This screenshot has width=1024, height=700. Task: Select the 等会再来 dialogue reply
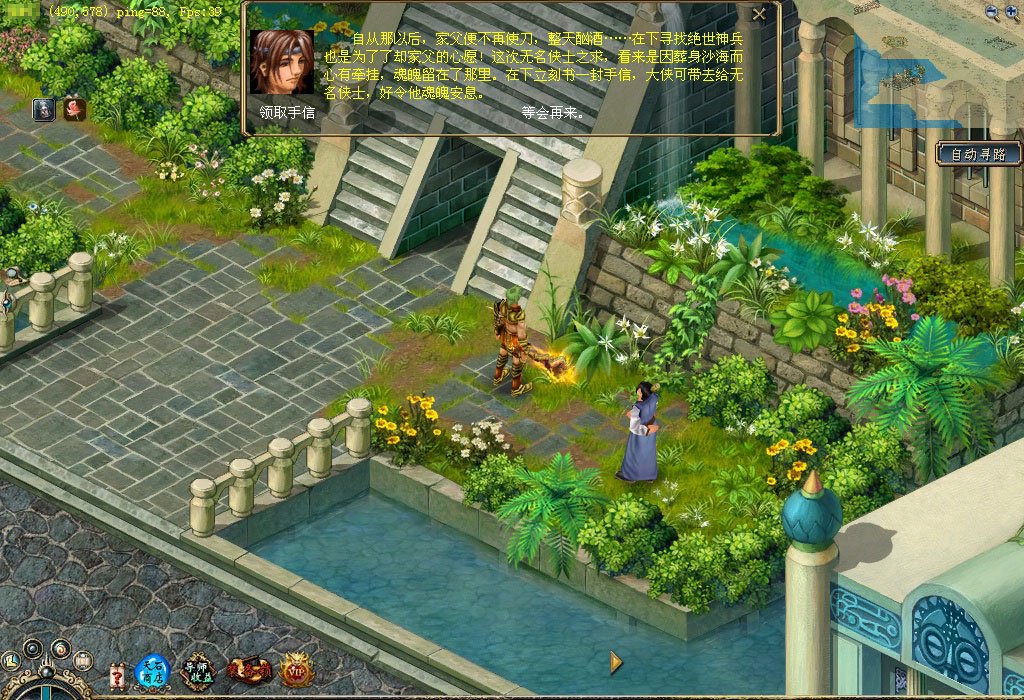[x=552, y=113]
